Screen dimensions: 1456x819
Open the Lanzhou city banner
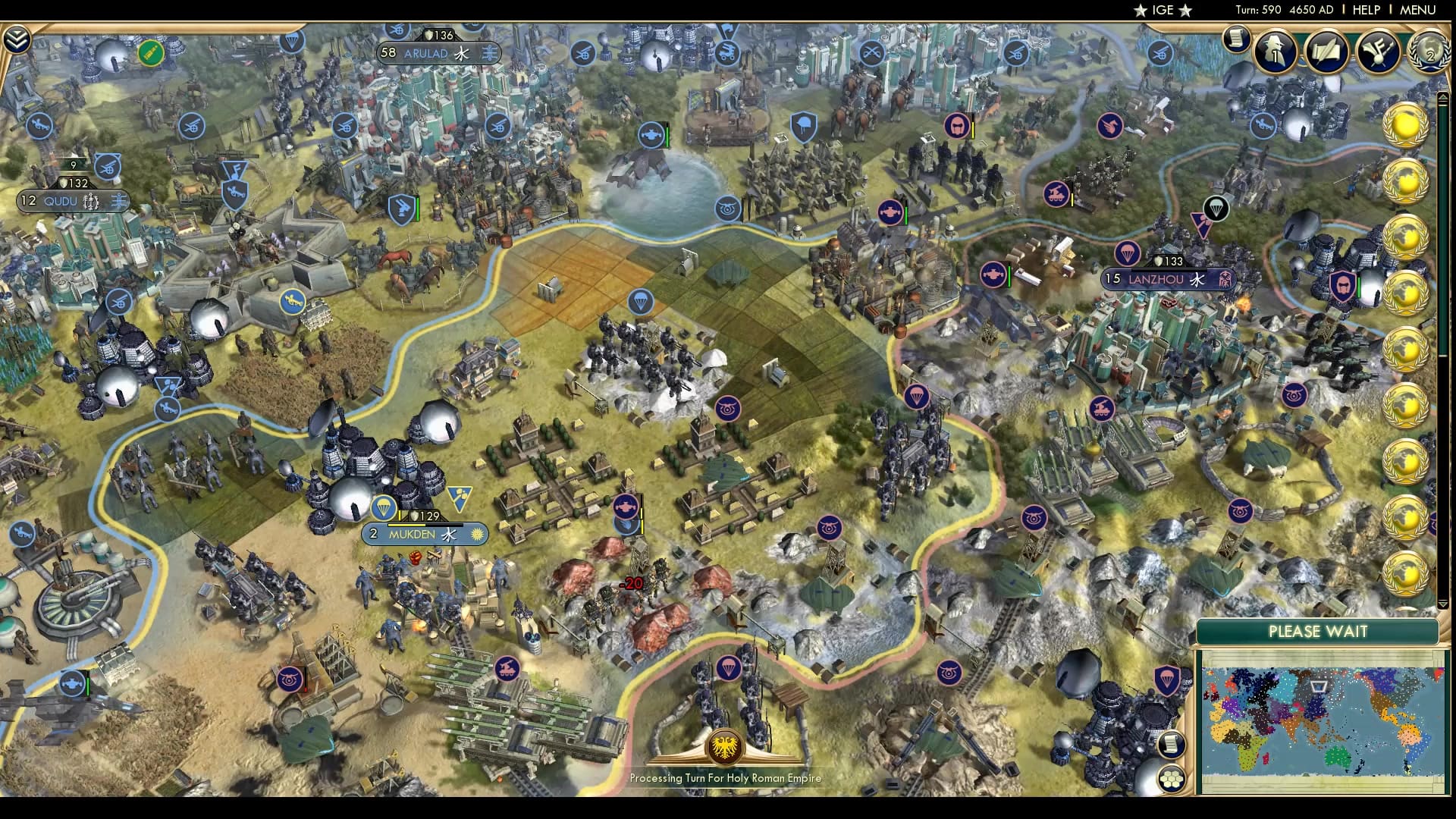coord(1167,279)
